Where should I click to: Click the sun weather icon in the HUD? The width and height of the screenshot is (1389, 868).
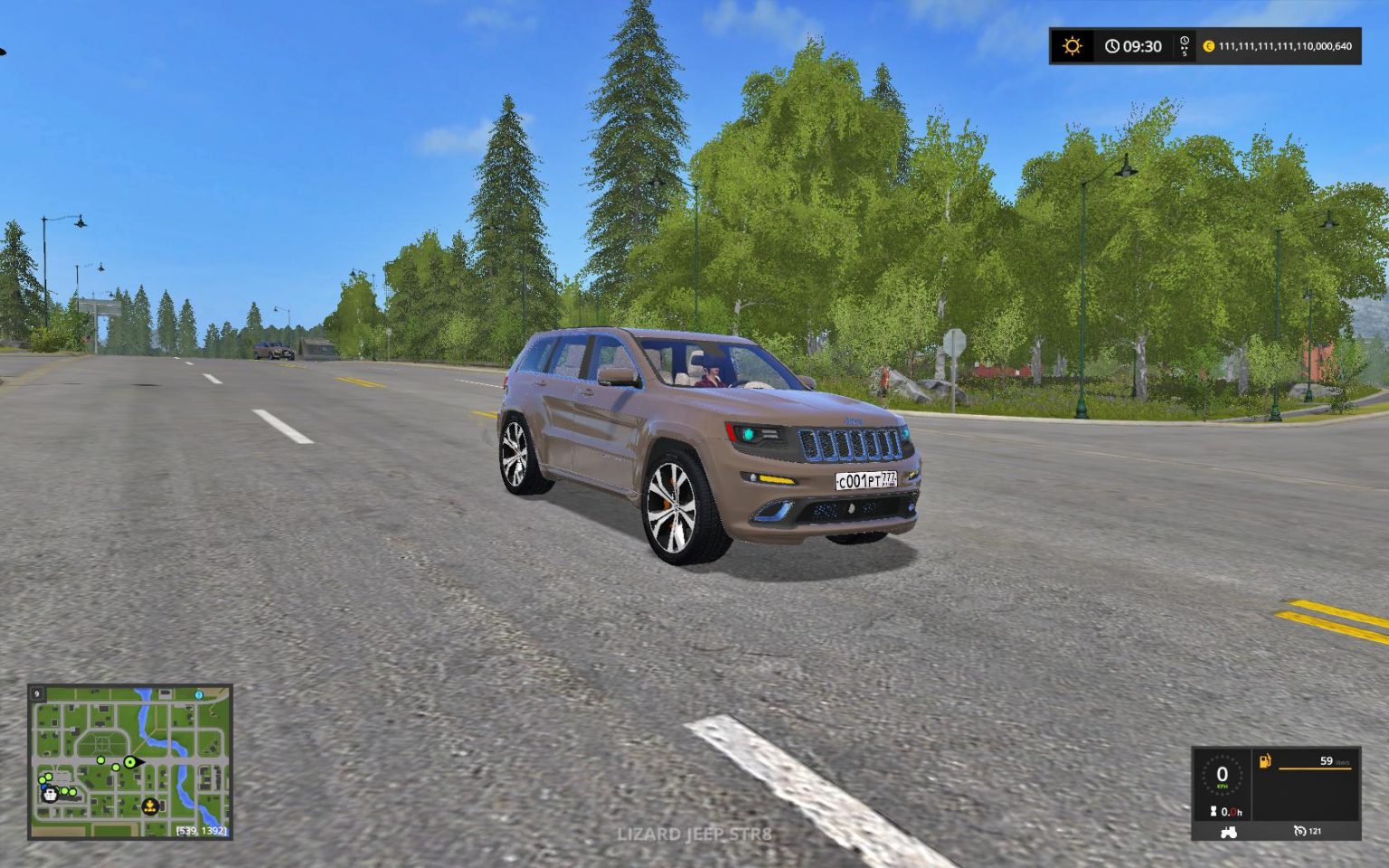(x=1072, y=46)
